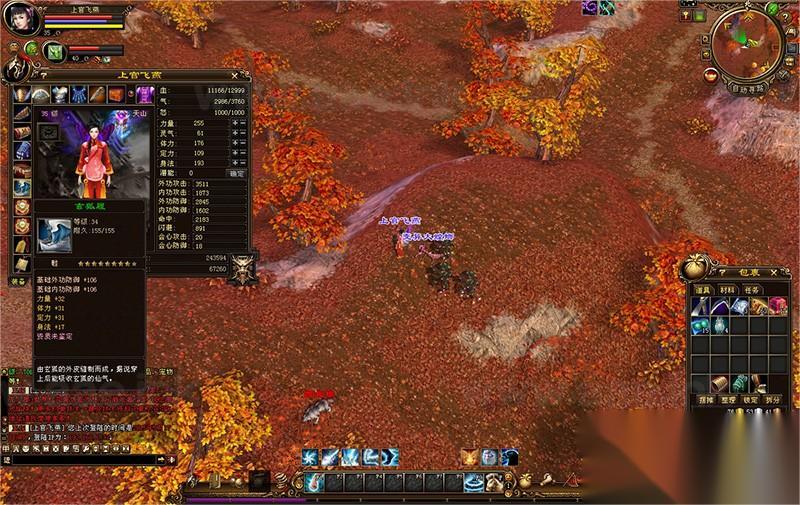Open the gold pouch icon on the bottom bar
Screen dimensions: 800x505
pyautogui.click(x=523, y=481)
